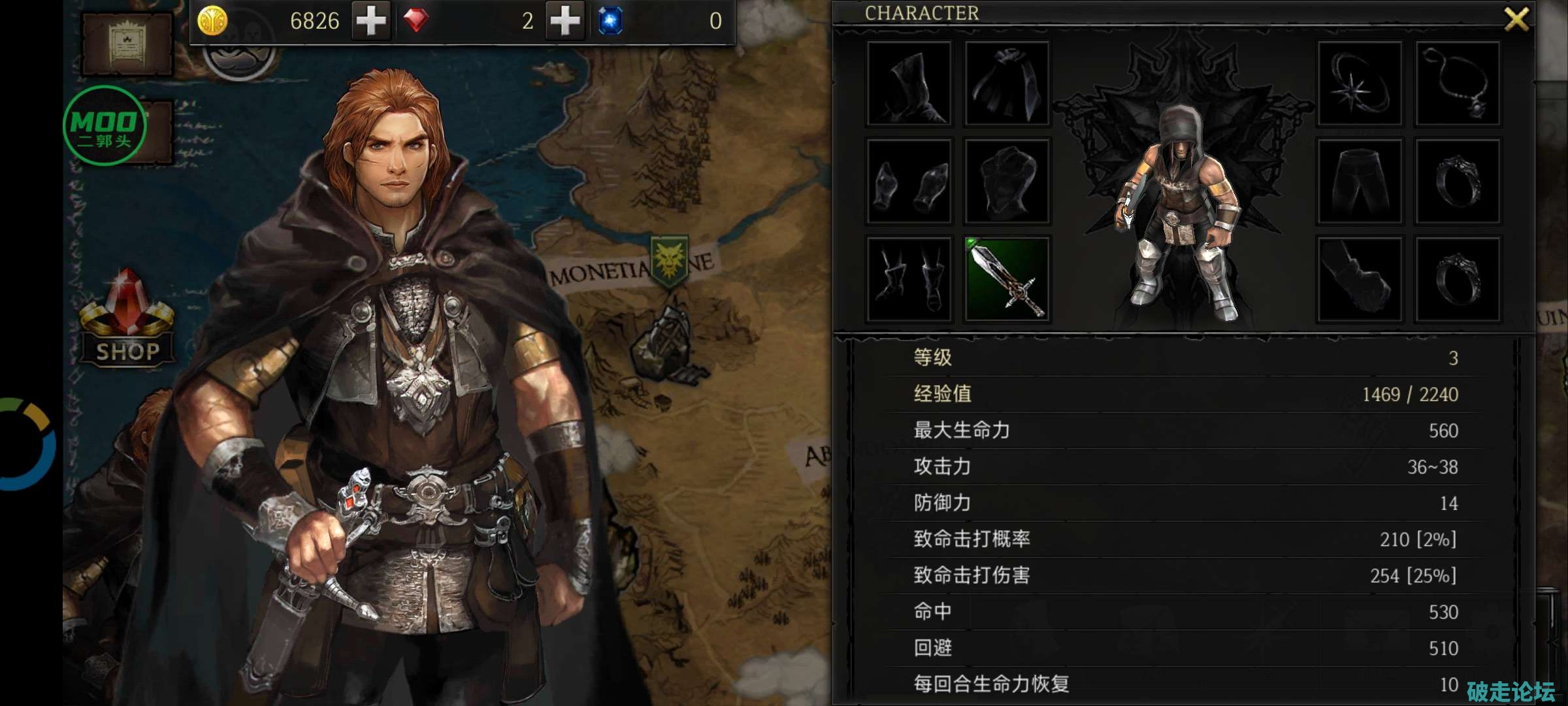Choose the pants equipment slot
This screenshot has height=706, width=1568.
1360,182
